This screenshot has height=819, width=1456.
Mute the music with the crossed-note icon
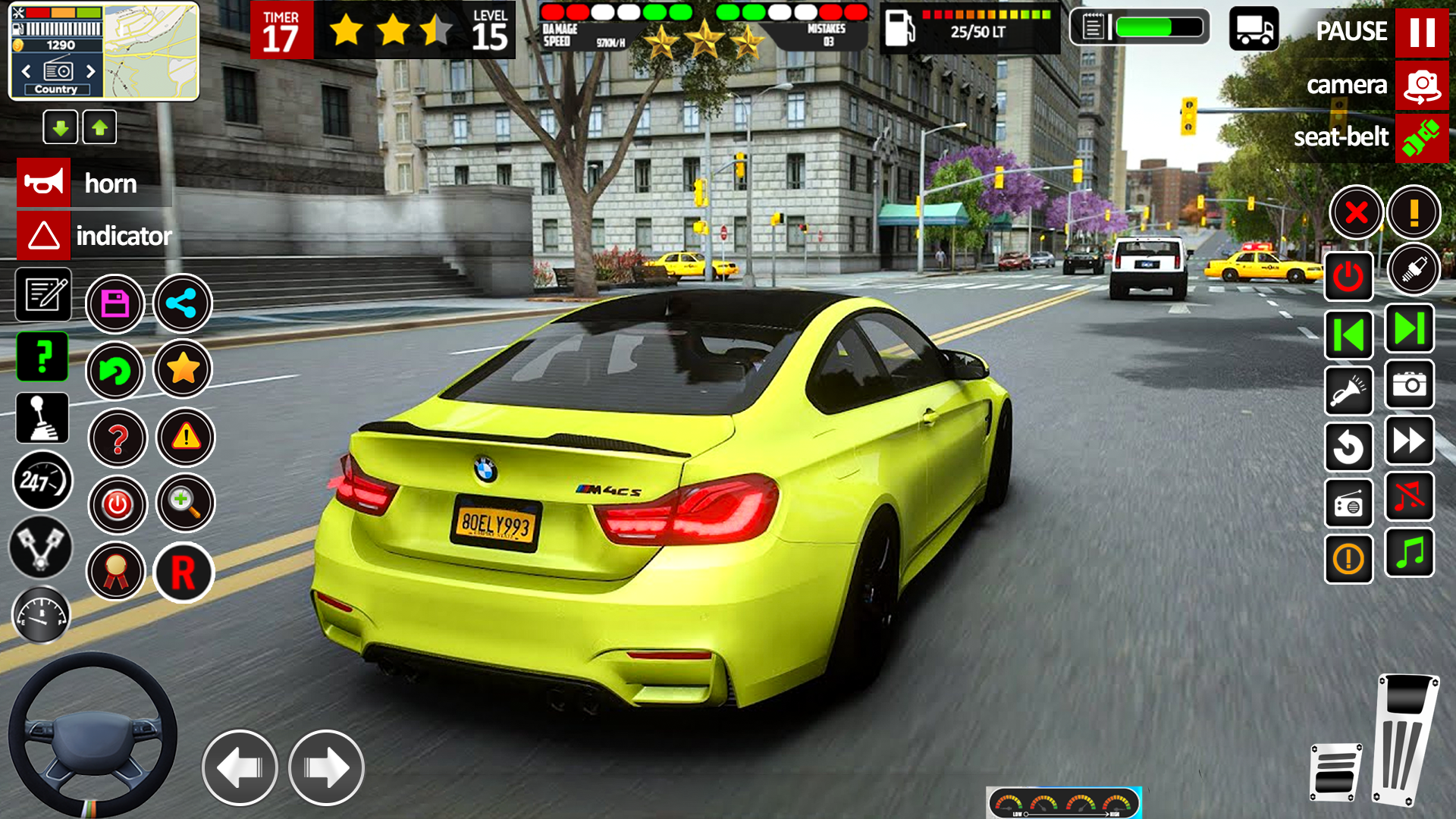(x=1409, y=495)
